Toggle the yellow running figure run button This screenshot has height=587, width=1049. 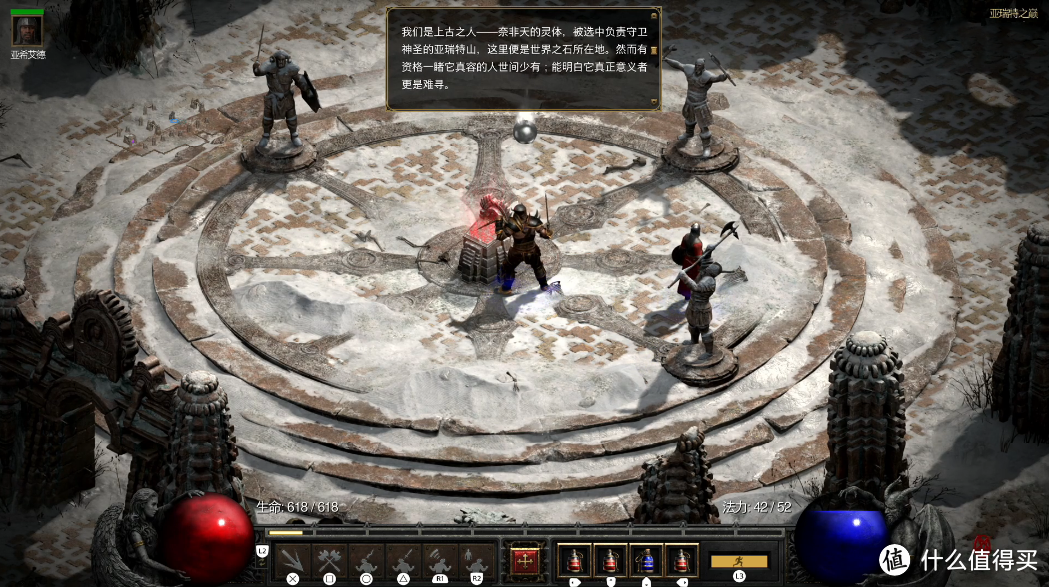739,561
